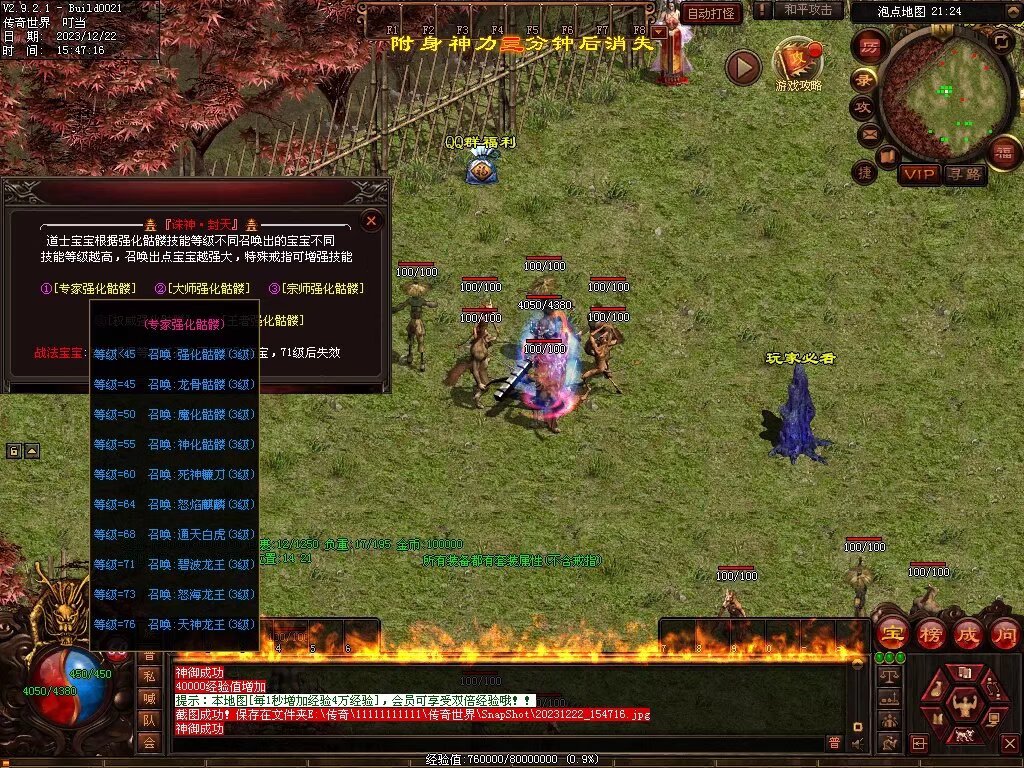Open the character status muscle-man icon
Viewport: 1024px width, 768px height.
(x=963, y=706)
